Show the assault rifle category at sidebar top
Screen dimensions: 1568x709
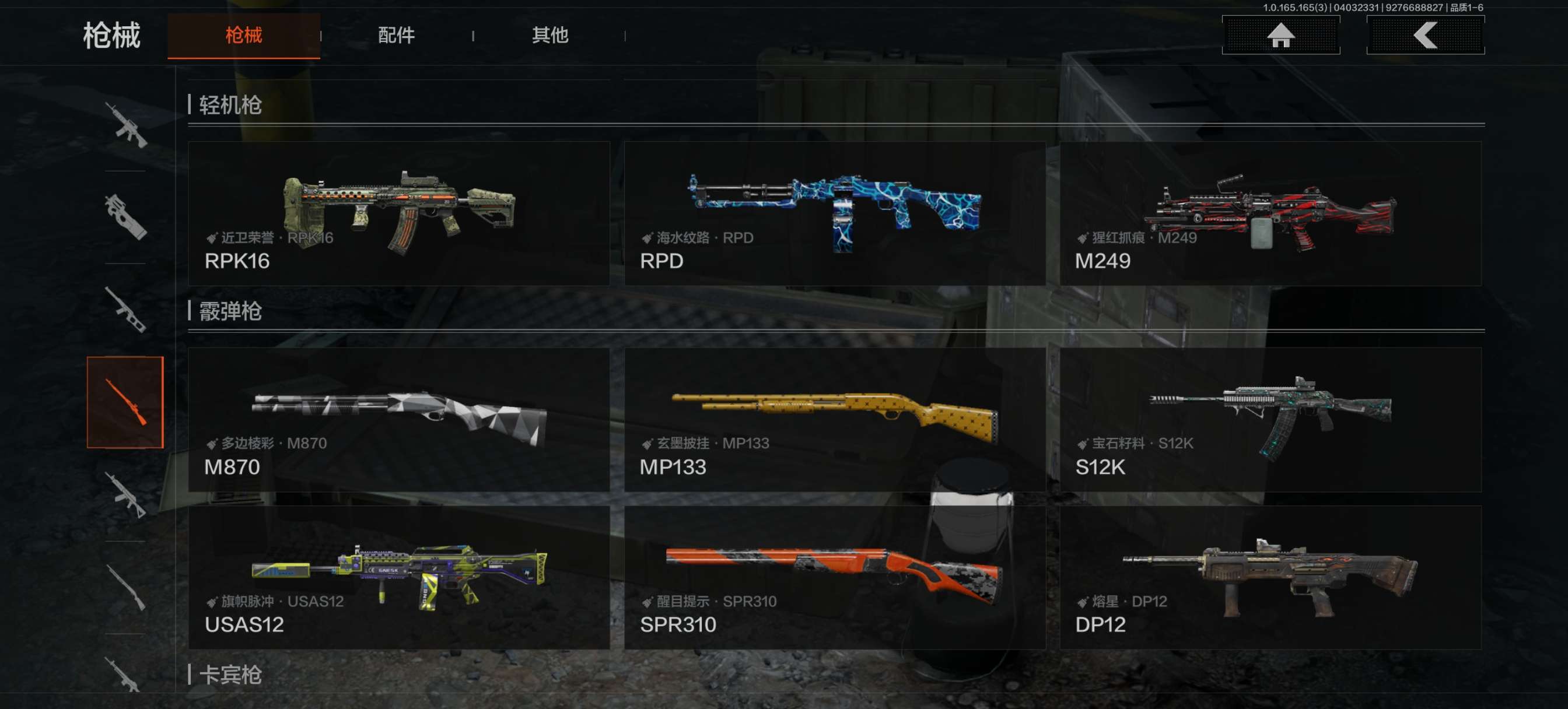pyautogui.click(x=125, y=125)
